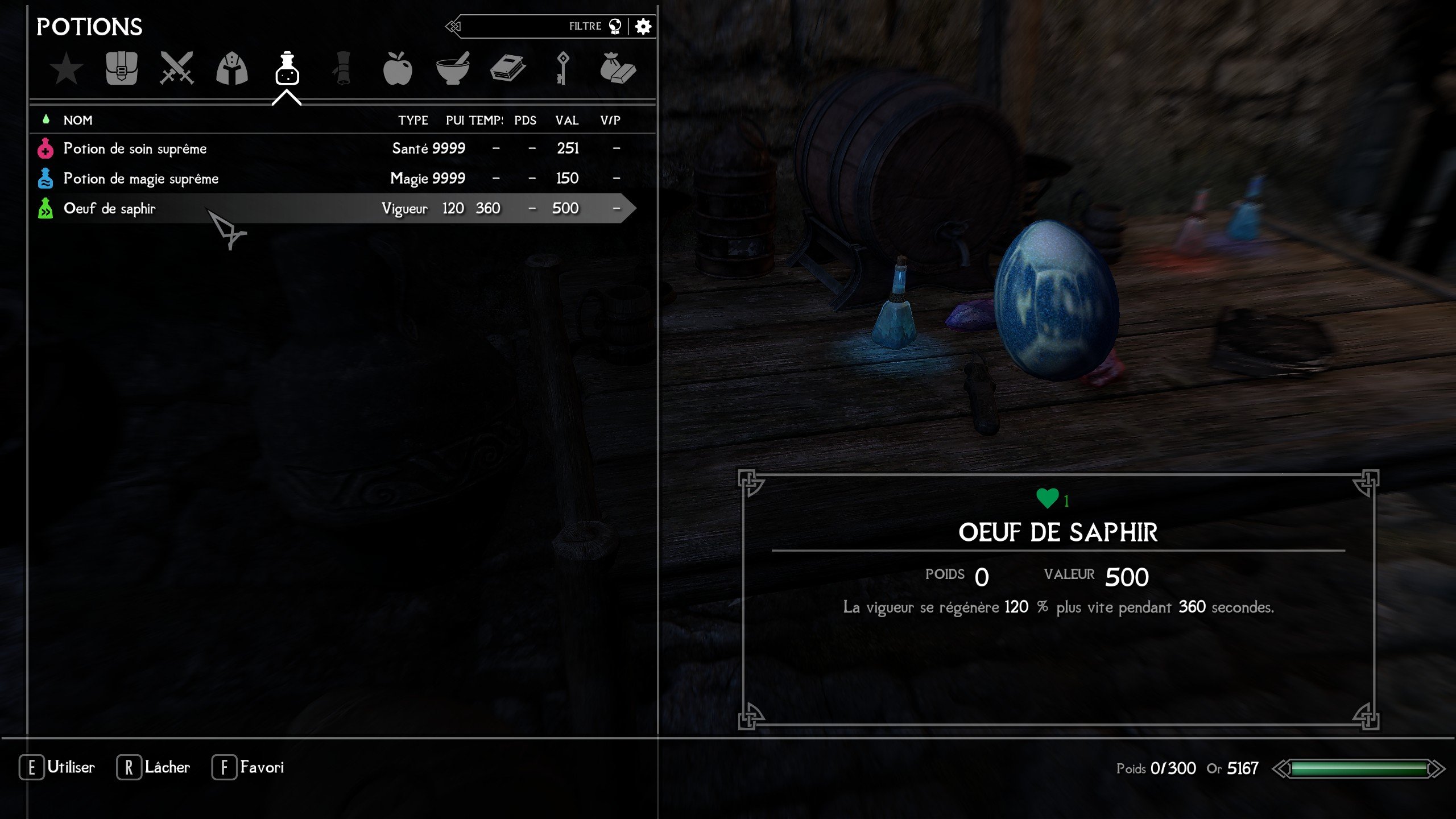The height and width of the screenshot is (819, 1456).
Task: Sort the list by NOM column
Action: (78, 120)
